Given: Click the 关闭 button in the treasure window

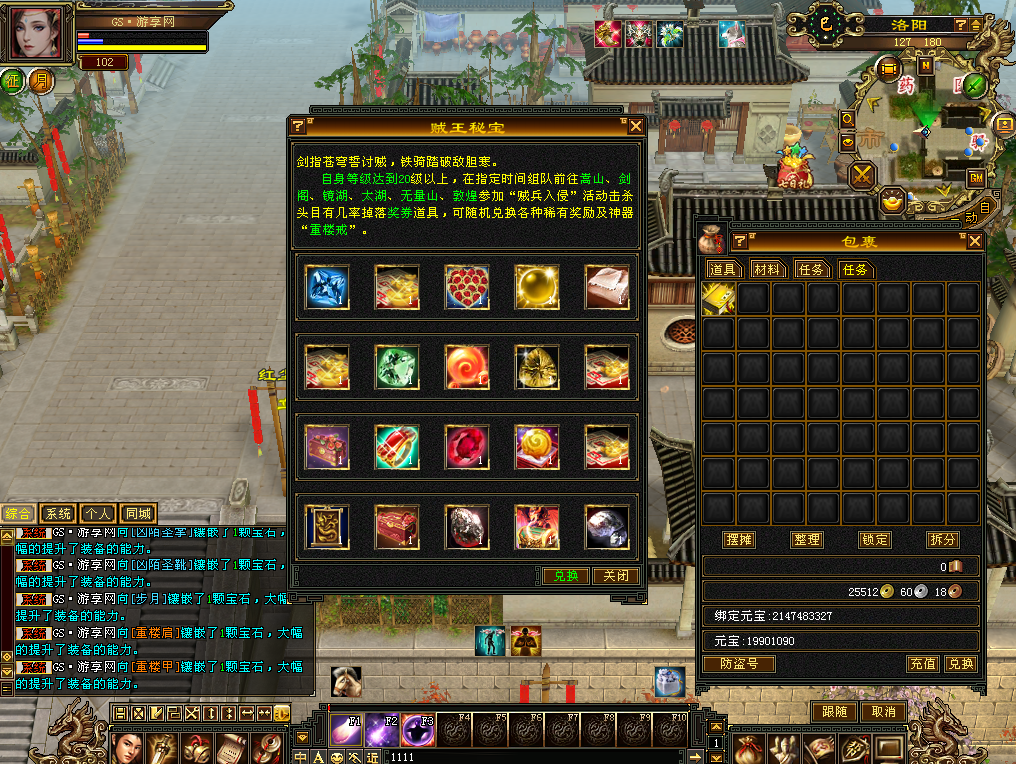Looking at the screenshot, I should coord(616,576).
